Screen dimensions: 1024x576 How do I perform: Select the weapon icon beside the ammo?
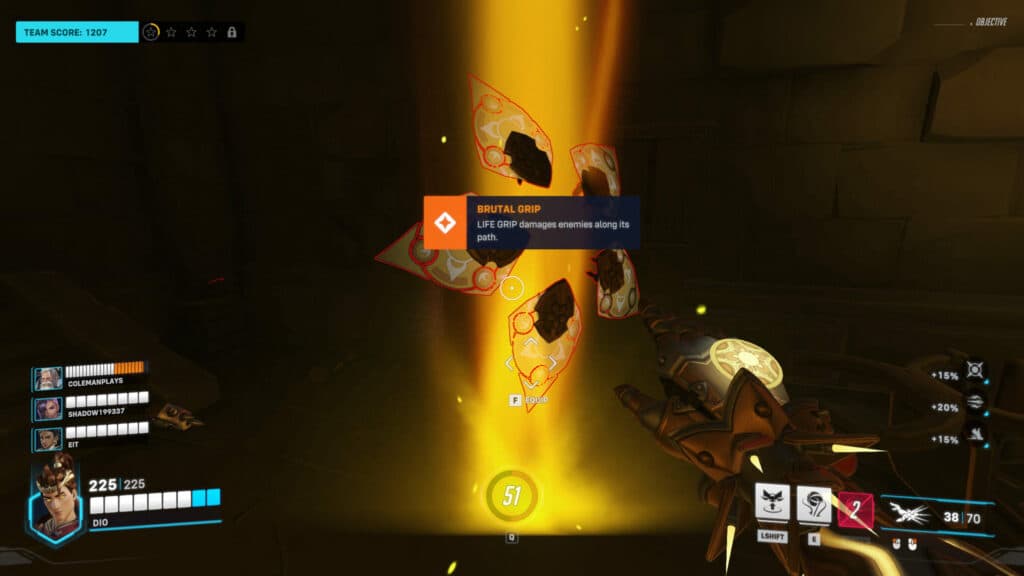pos(910,513)
